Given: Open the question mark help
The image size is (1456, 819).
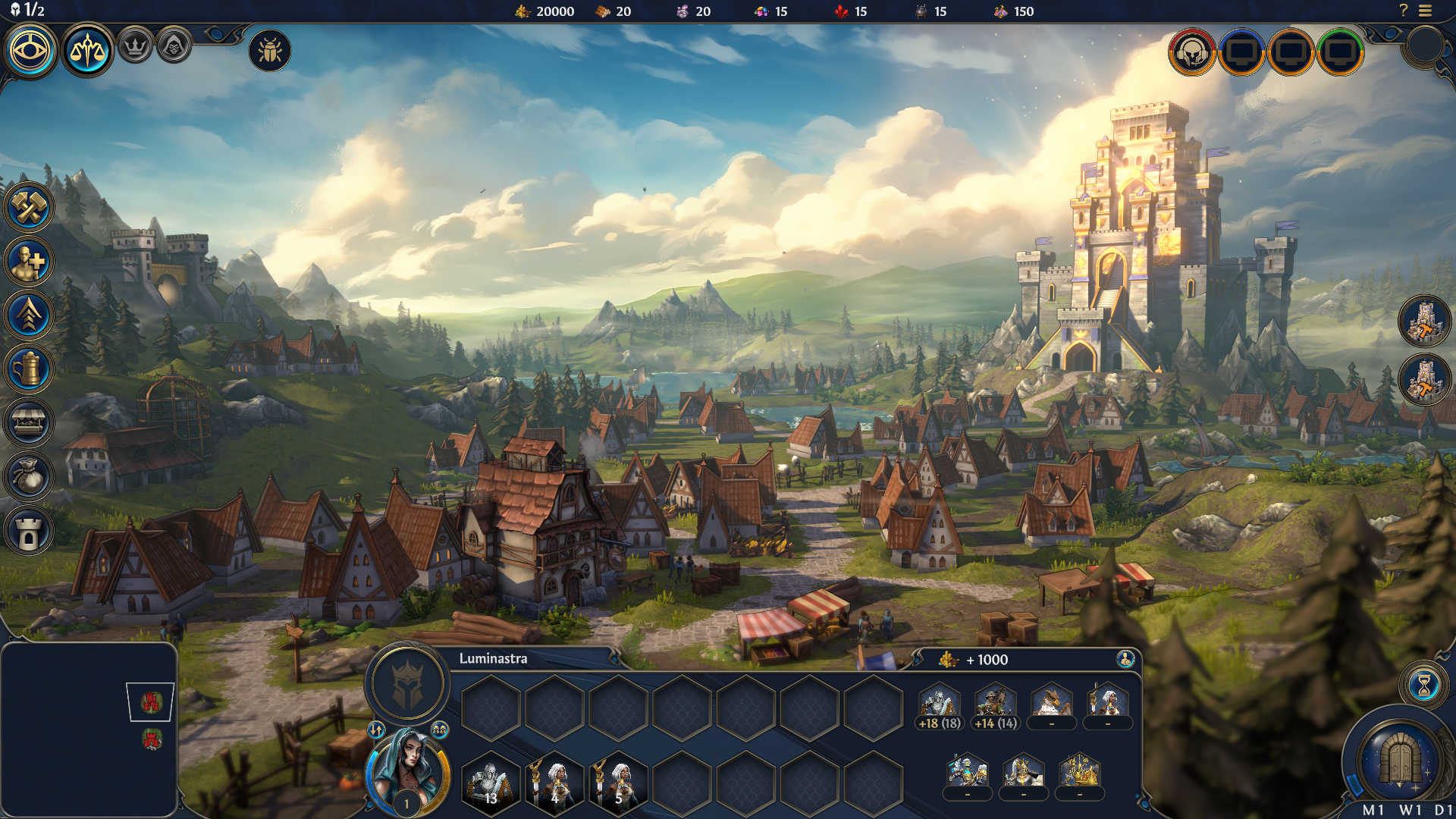Looking at the screenshot, I should pyautogui.click(x=1403, y=11).
